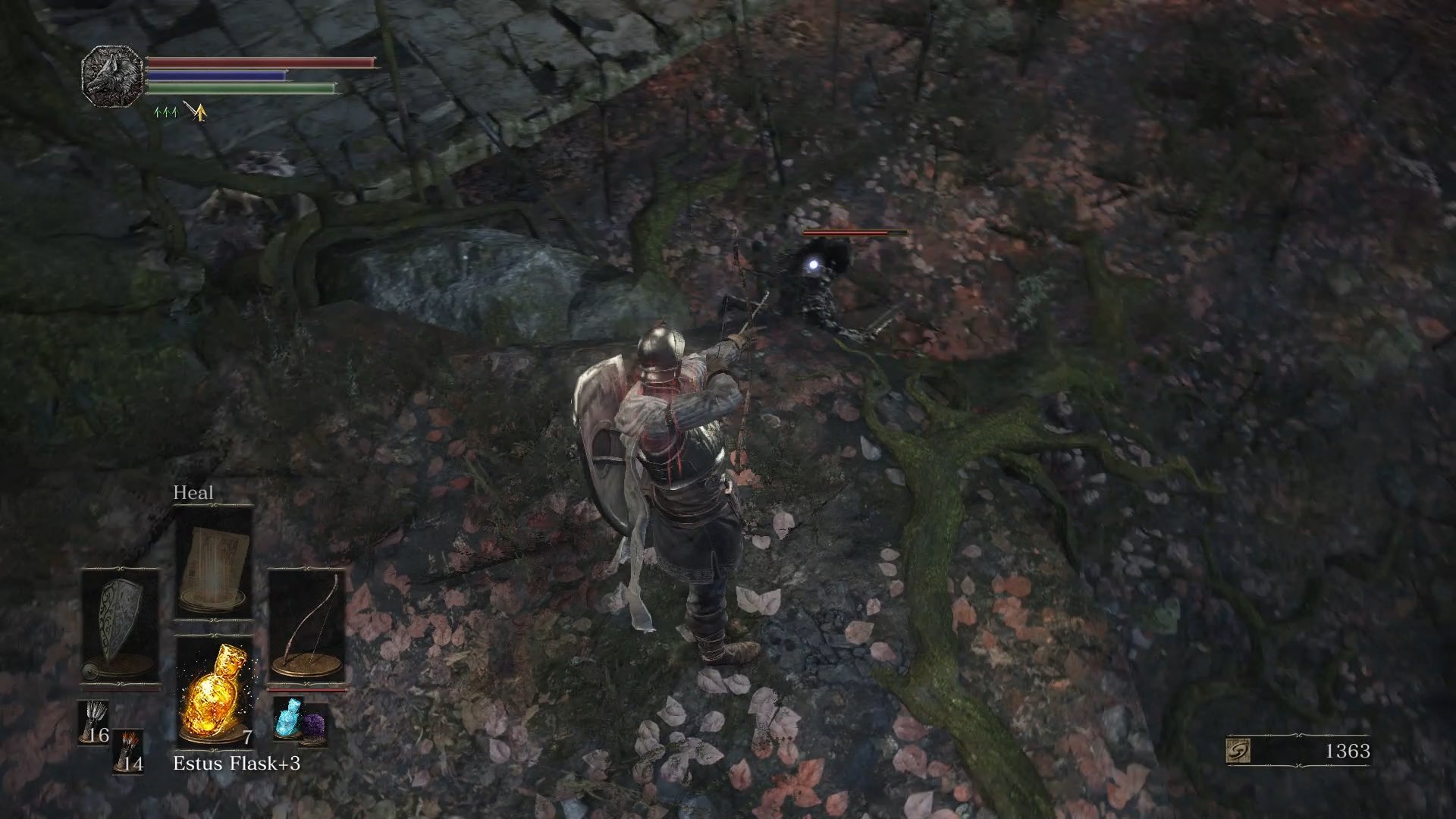Click the wolf emblem character portrait

click(110, 76)
